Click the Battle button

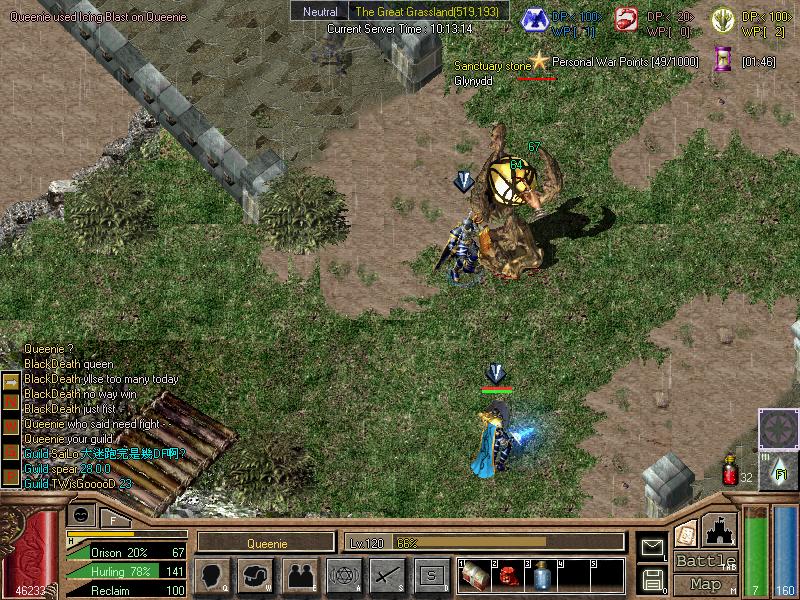coord(705,561)
